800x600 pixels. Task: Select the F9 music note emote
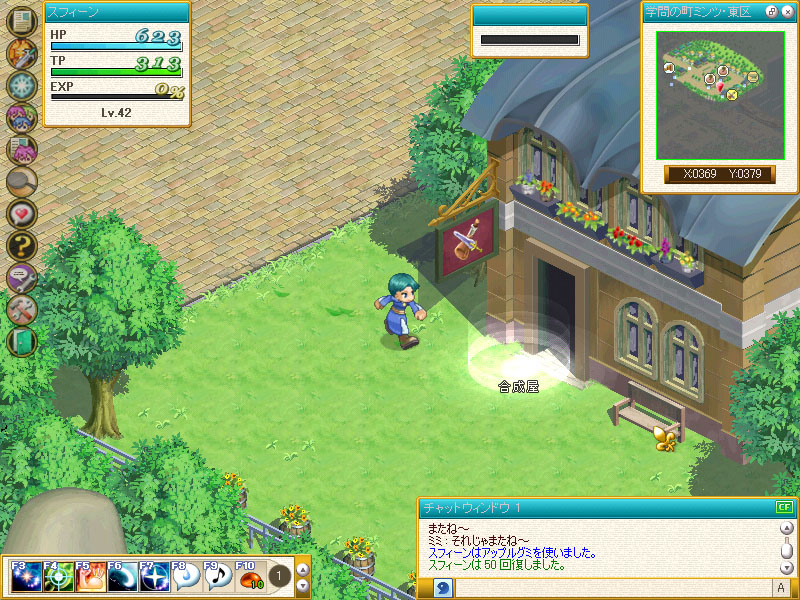point(218,577)
